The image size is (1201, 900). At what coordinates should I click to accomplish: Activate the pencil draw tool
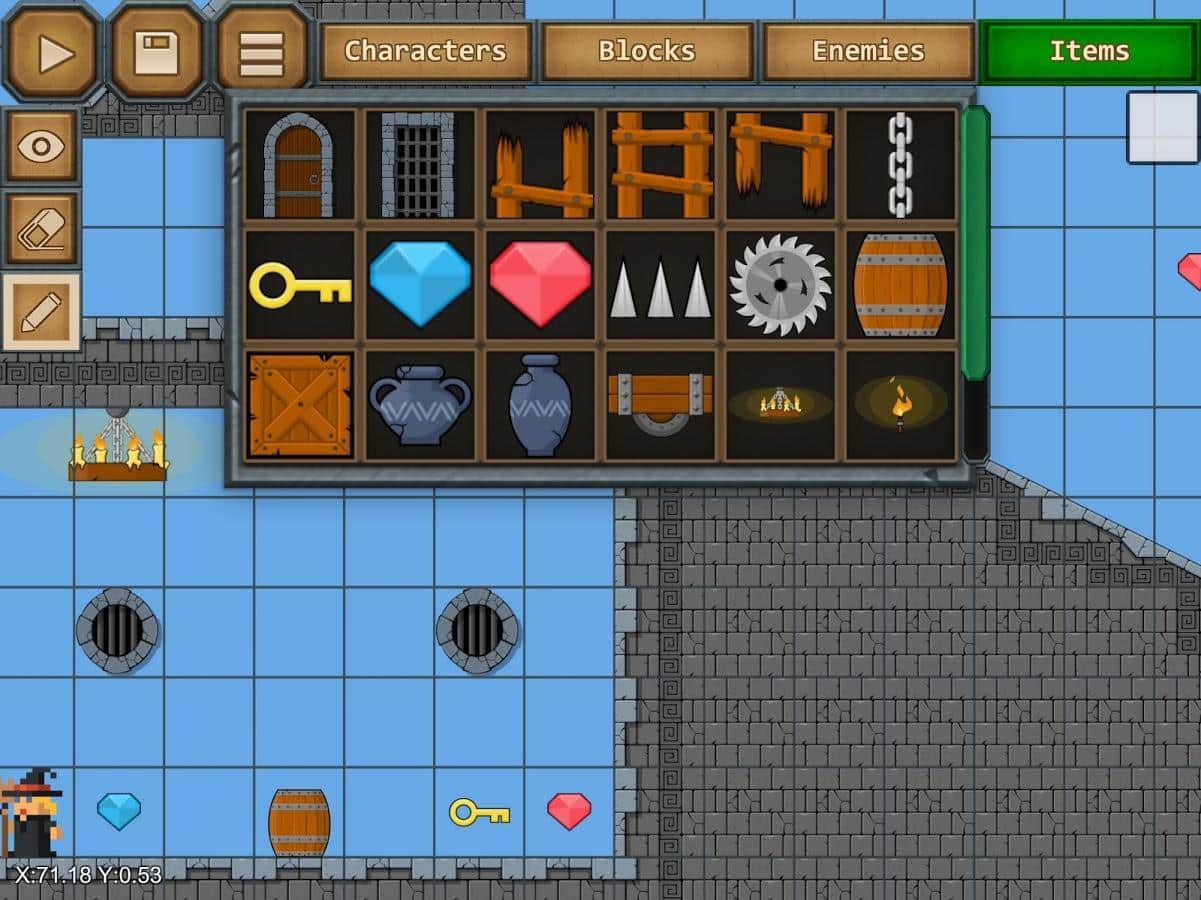click(x=41, y=312)
